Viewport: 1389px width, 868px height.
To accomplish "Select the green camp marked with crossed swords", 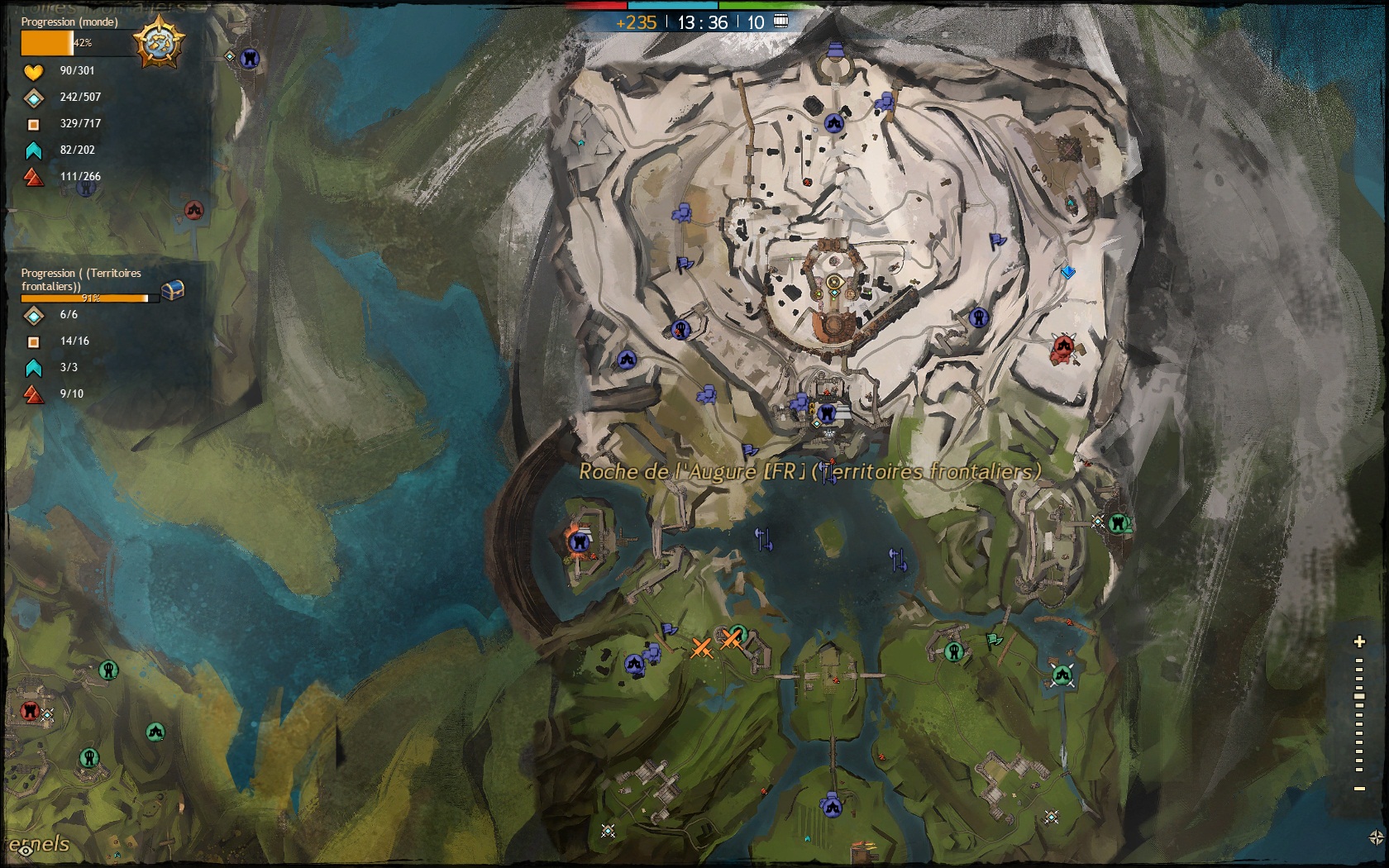I will pyautogui.click(x=1062, y=675).
